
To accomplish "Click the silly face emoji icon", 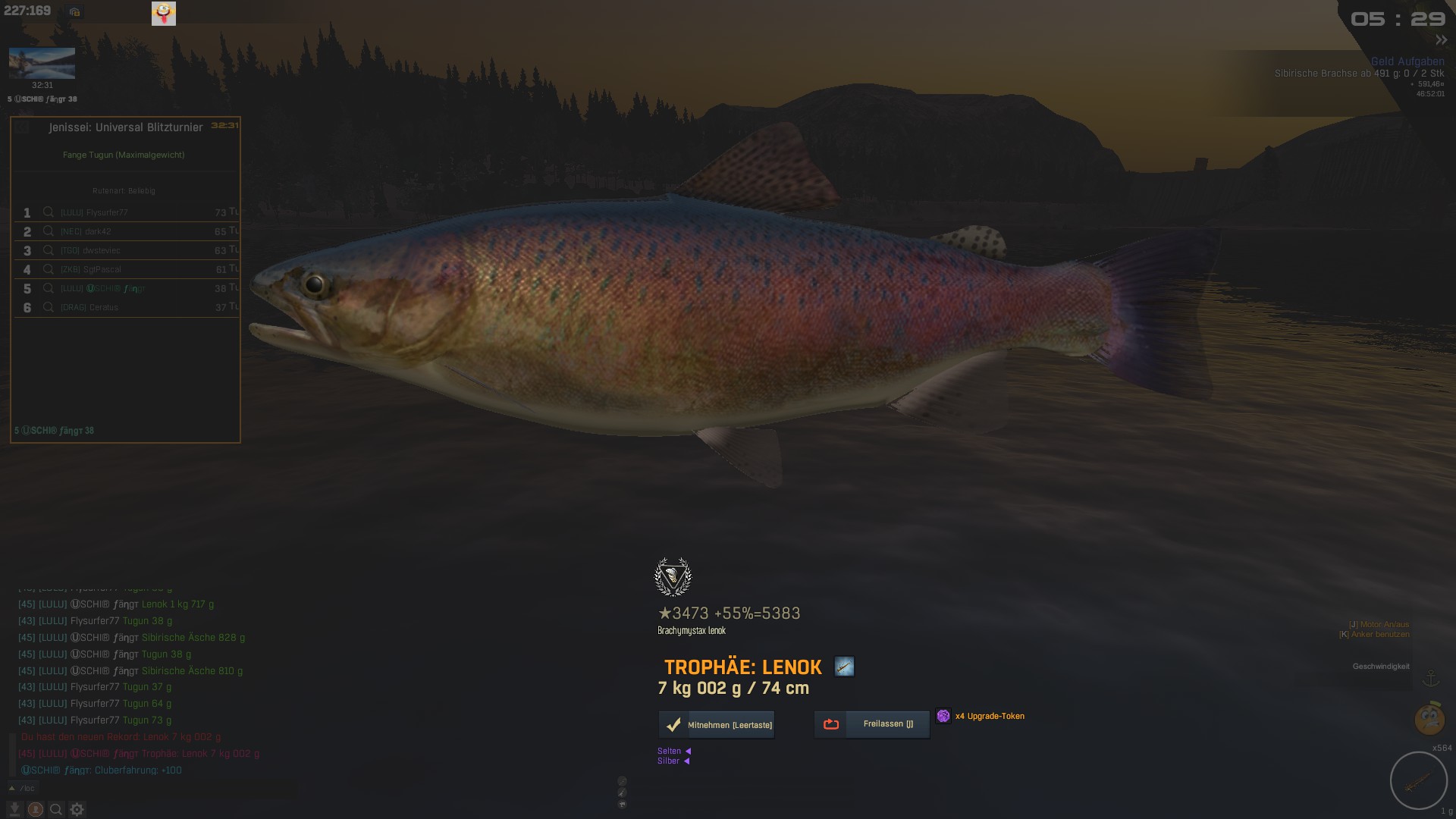I will click(x=164, y=13).
